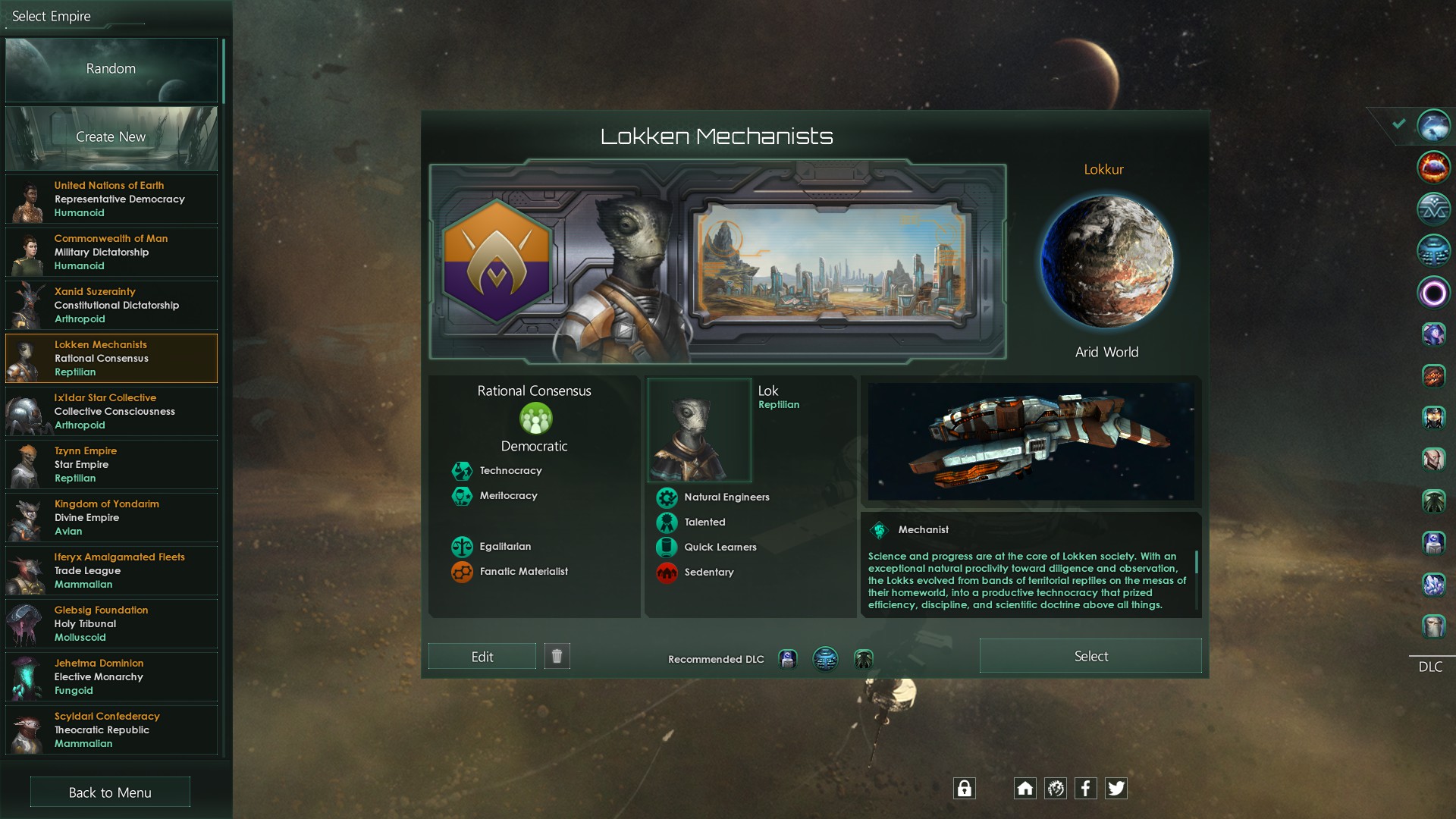
Task: Choose the Random empire option
Action: (111, 69)
